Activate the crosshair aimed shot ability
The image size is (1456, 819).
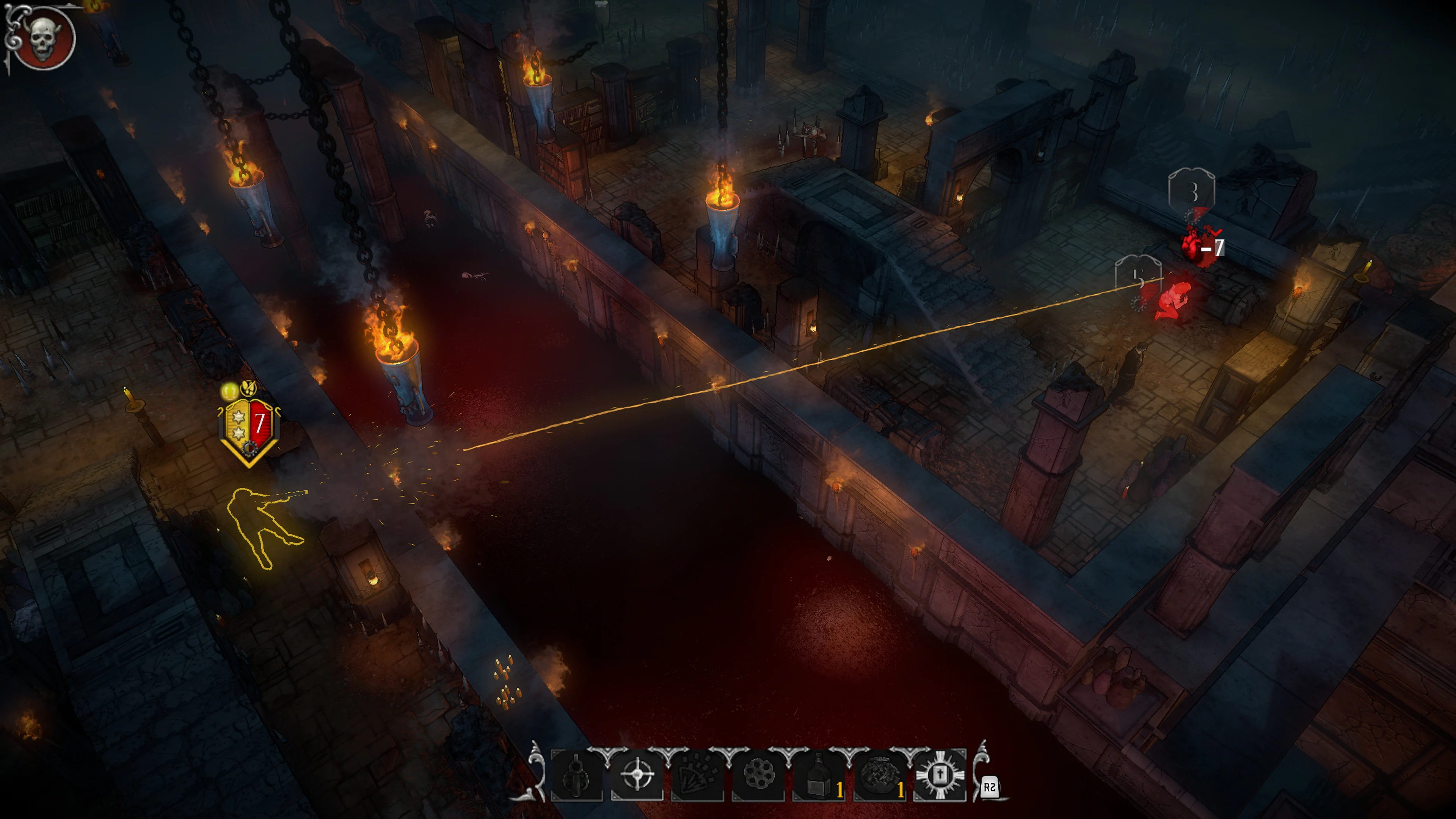click(x=637, y=775)
